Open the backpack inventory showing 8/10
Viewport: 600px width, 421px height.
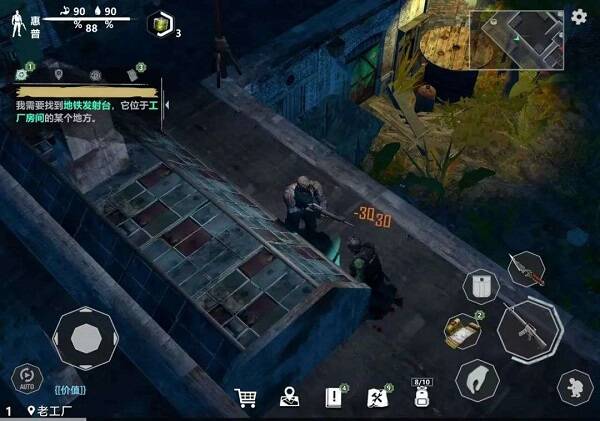click(x=421, y=397)
